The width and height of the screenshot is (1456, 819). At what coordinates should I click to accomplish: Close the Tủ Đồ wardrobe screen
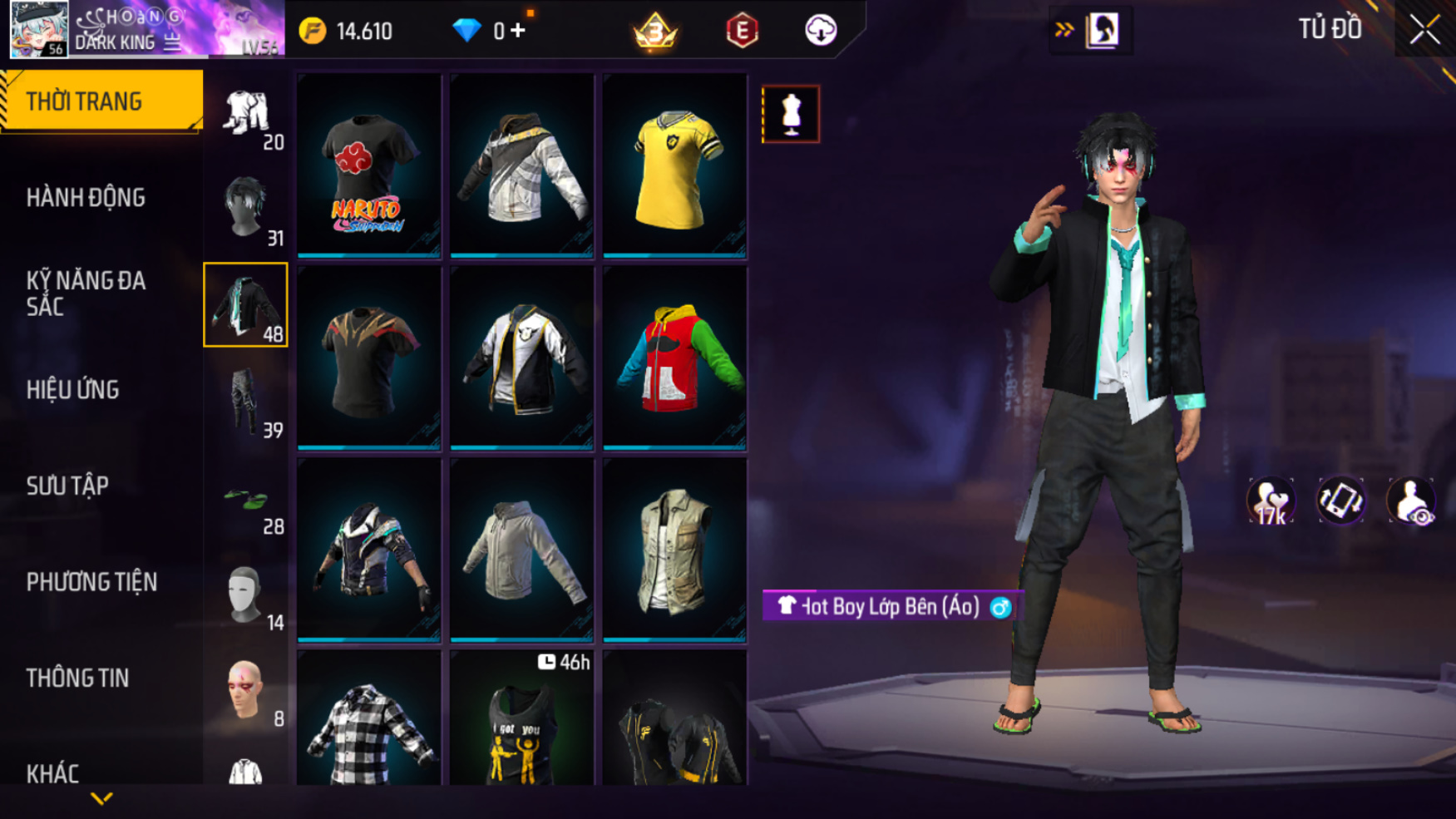(1424, 30)
